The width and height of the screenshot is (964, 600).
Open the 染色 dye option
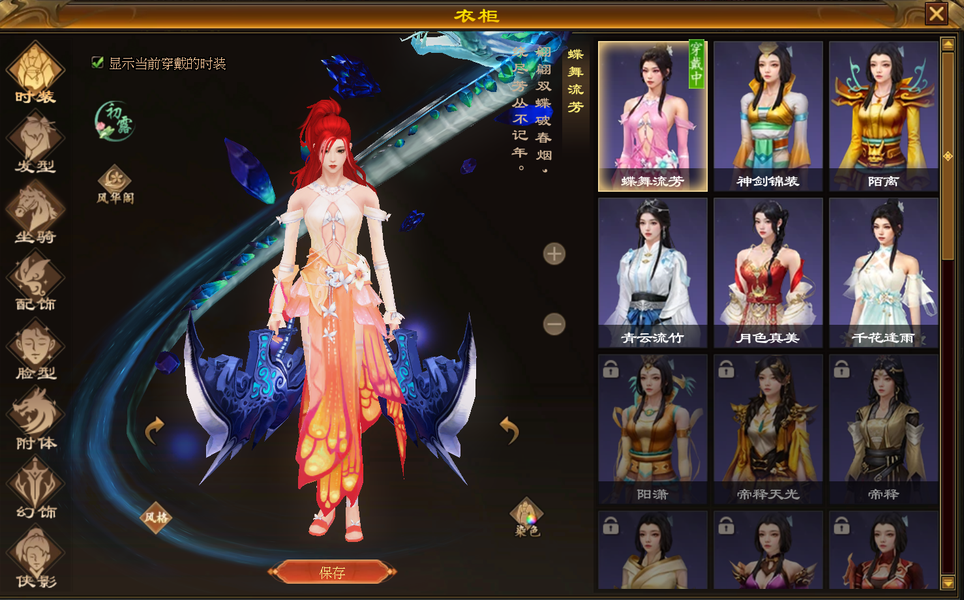click(526, 517)
